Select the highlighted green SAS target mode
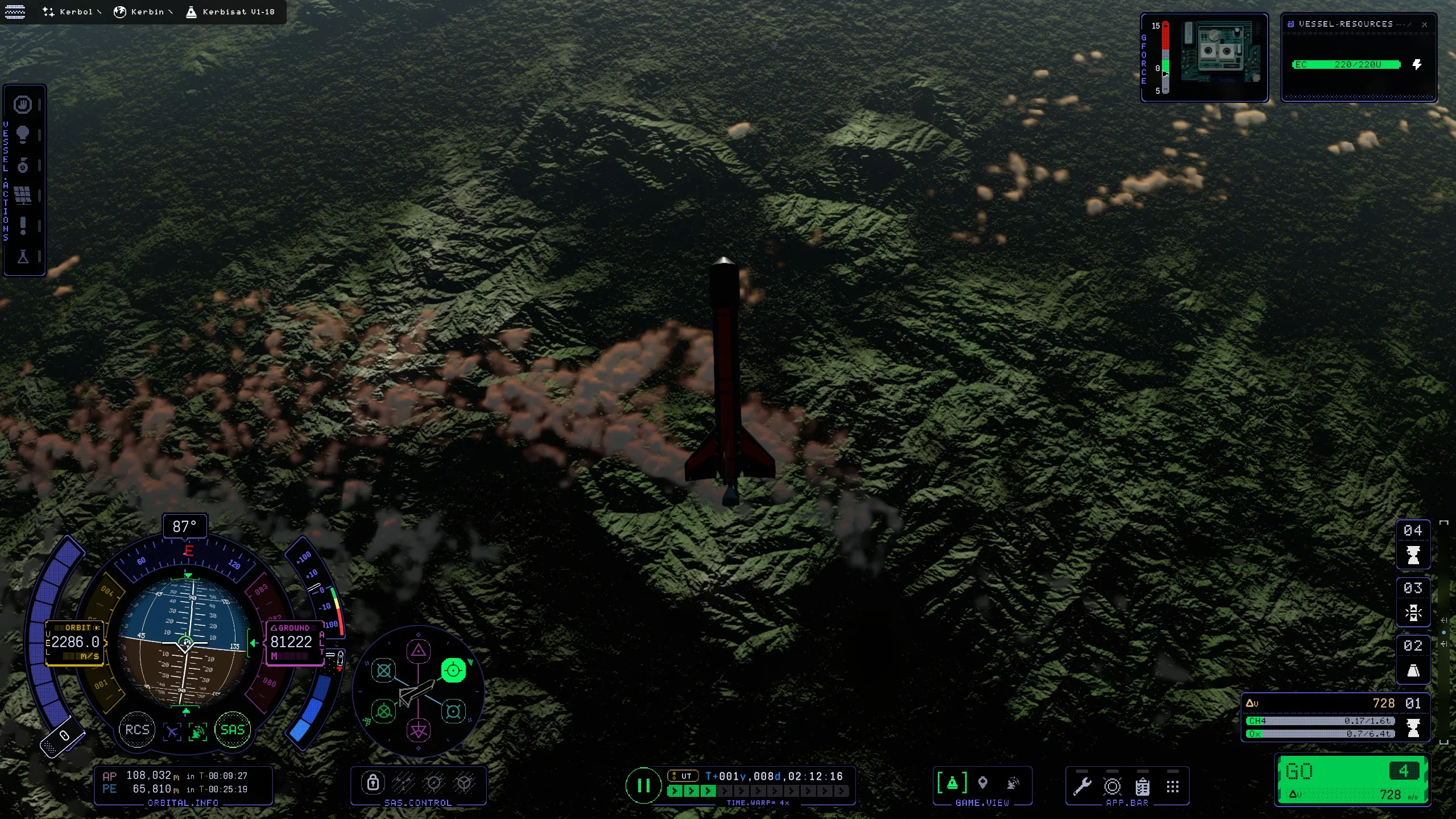Image resolution: width=1456 pixels, height=819 pixels. point(453,671)
